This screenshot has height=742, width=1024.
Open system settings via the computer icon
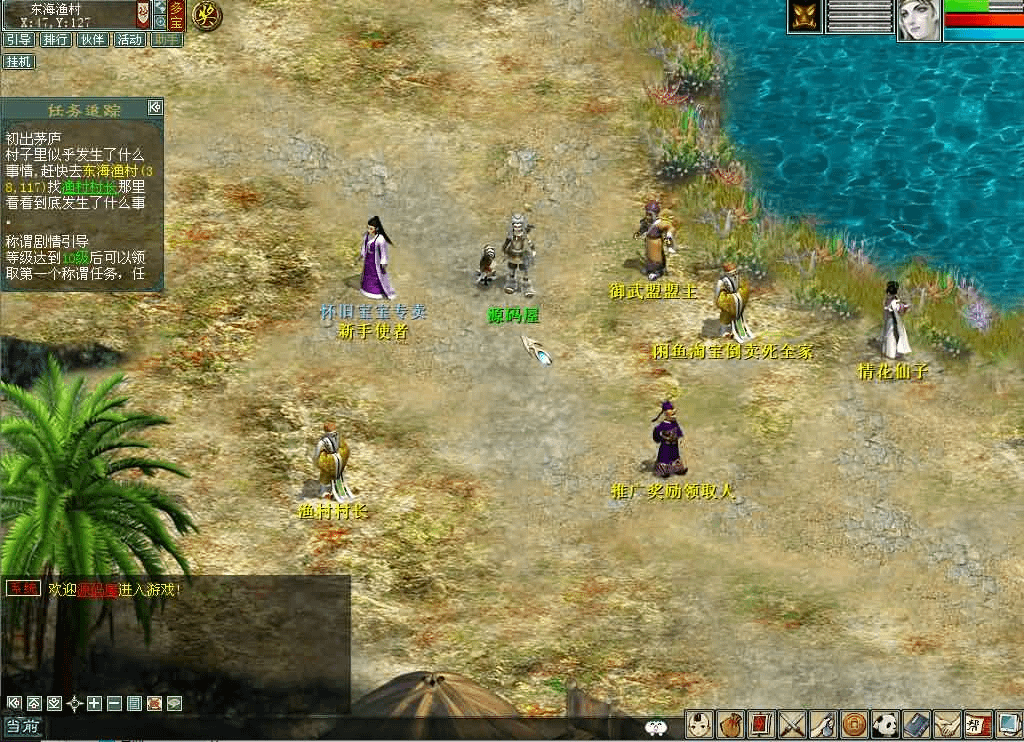point(1007,724)
